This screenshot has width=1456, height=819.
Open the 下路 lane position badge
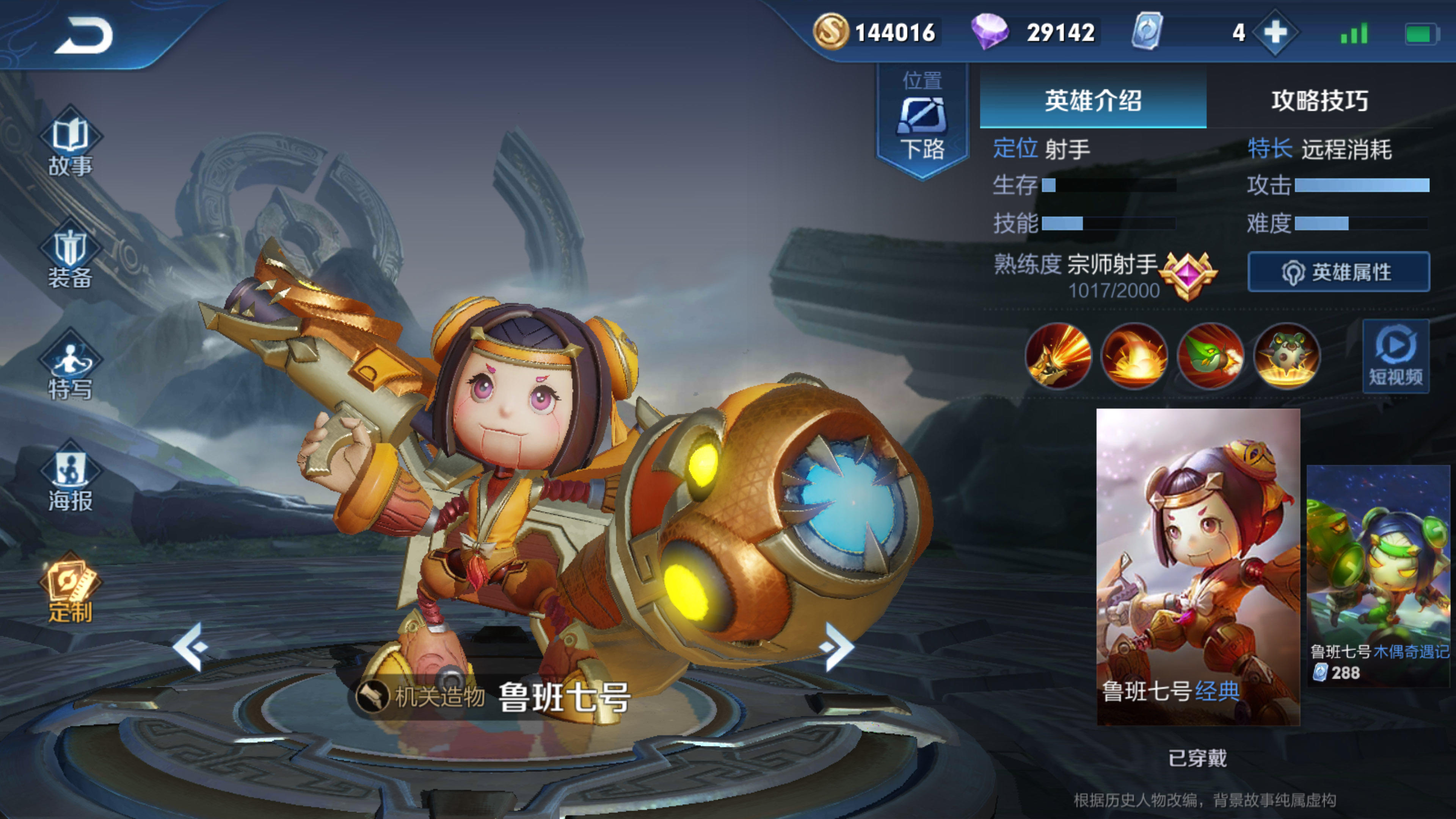tap(922, 121)
